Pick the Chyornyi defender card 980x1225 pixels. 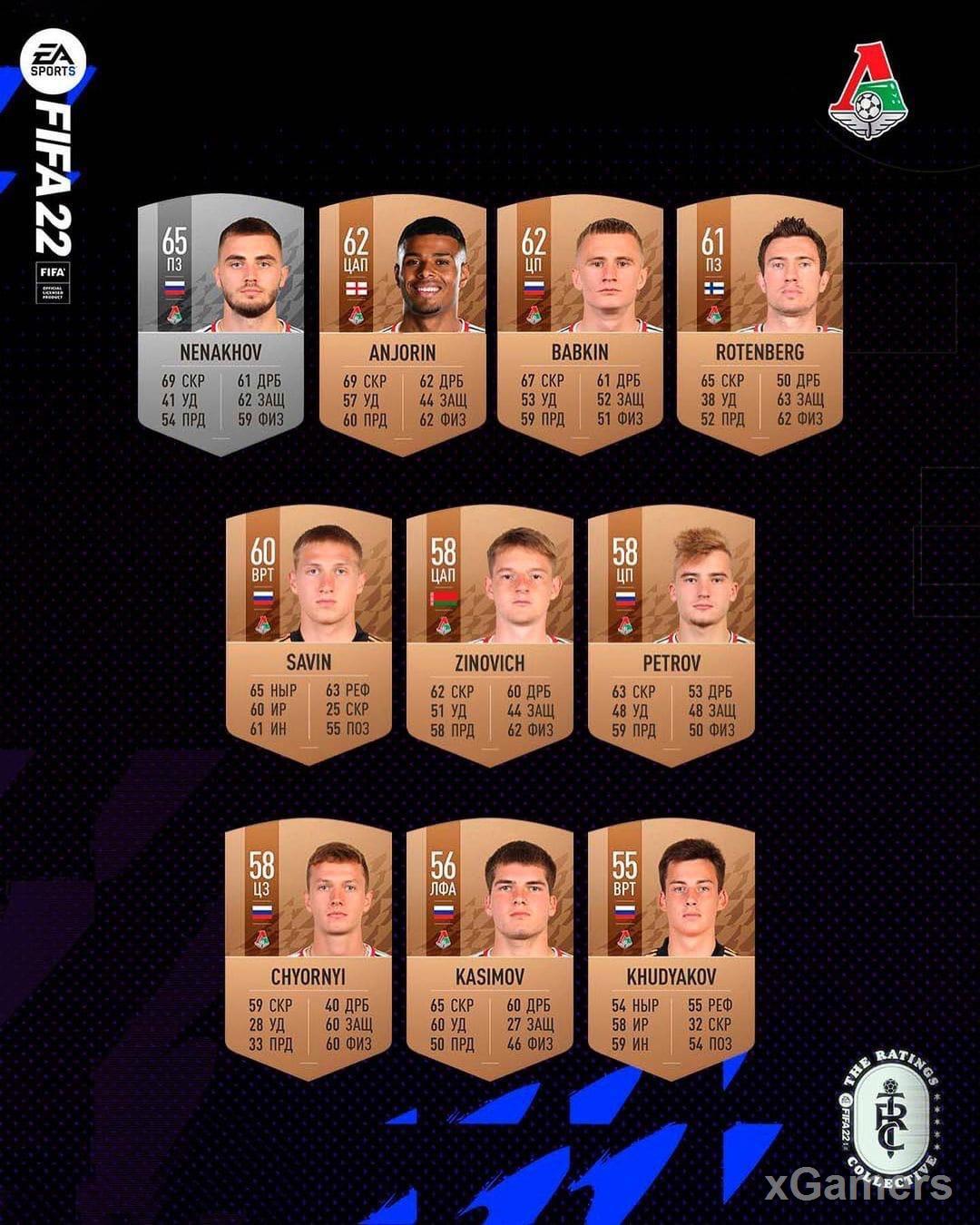309,949
